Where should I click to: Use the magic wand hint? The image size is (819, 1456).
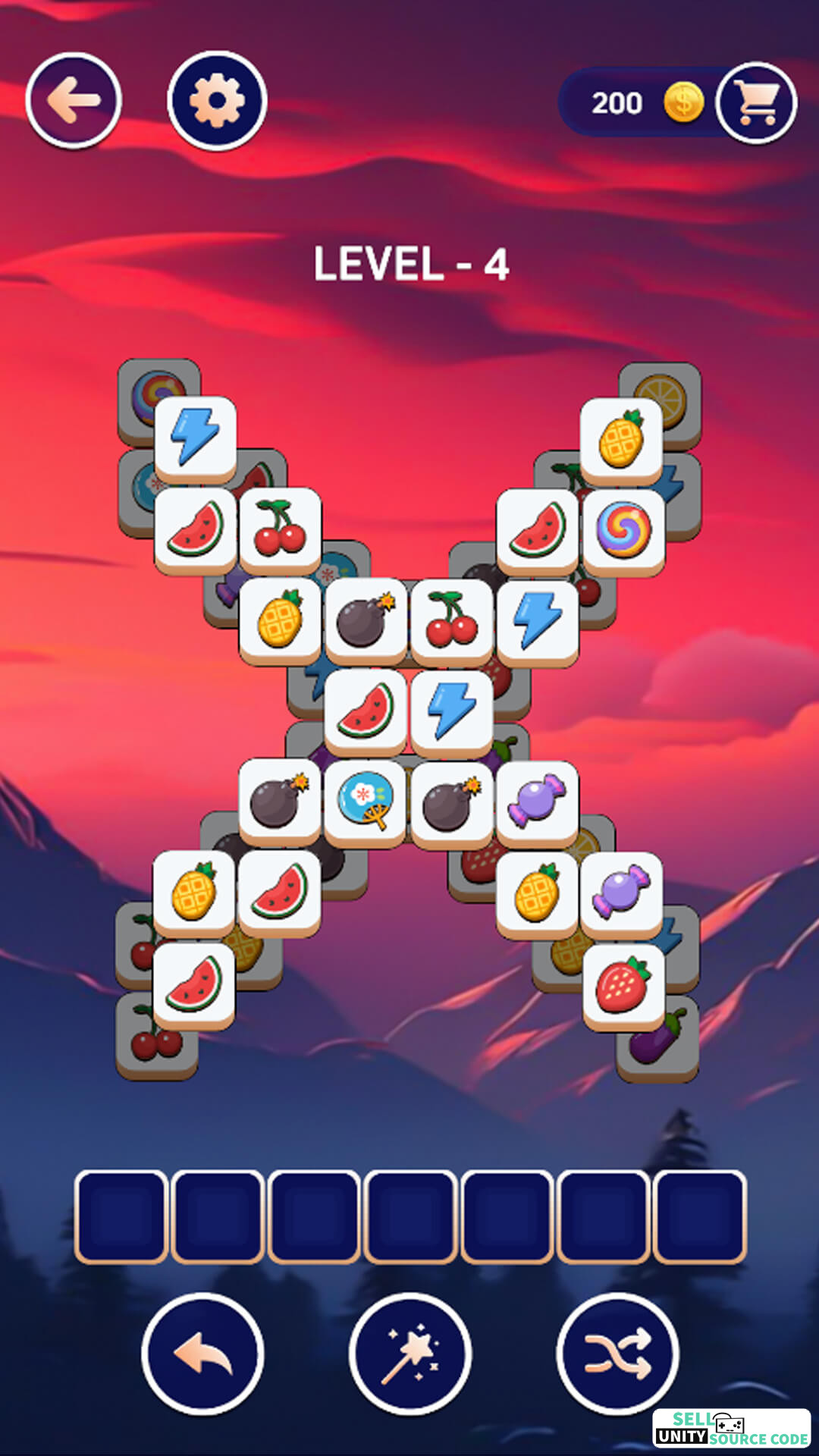pyautogui.click(x=410, y=1354)
